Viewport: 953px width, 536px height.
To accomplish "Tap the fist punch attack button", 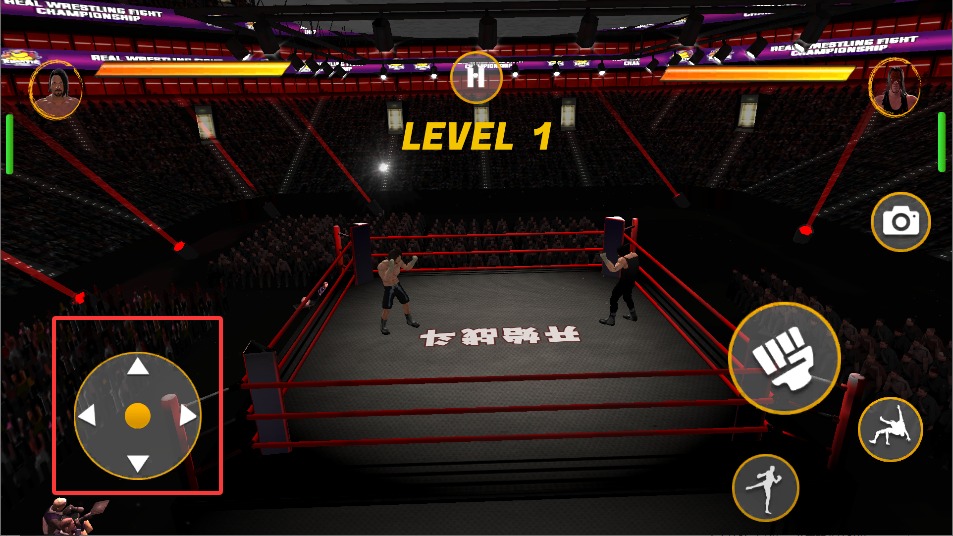I will pyautogui.click(x=783, y=357).
